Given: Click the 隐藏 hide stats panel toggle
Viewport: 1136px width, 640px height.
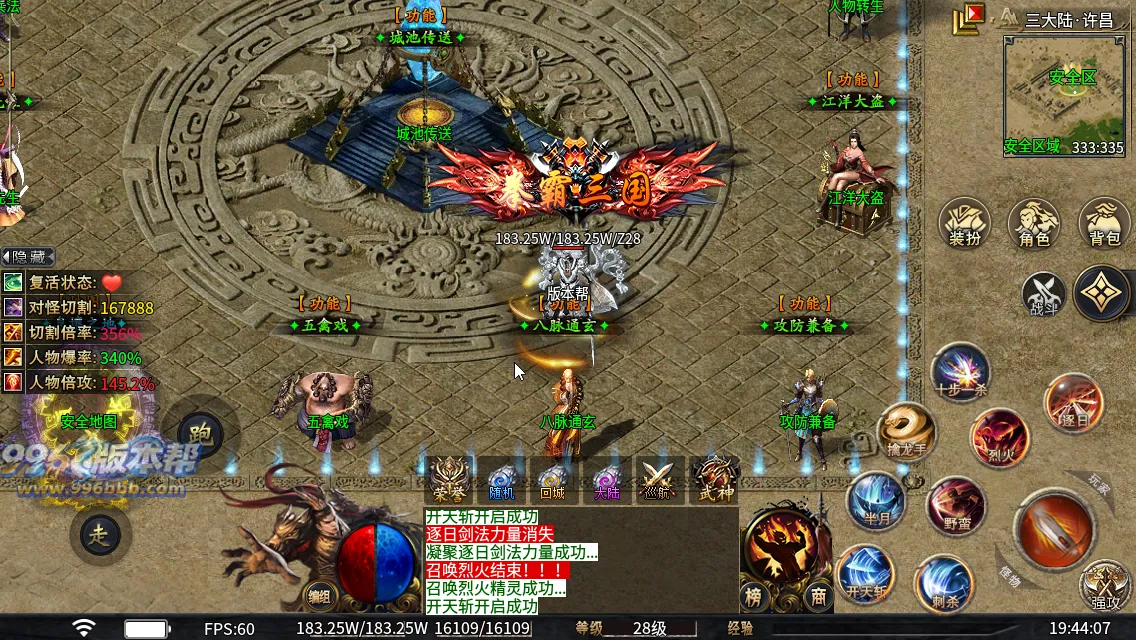Looking at the screenshot, I should [x=28, y=257].
